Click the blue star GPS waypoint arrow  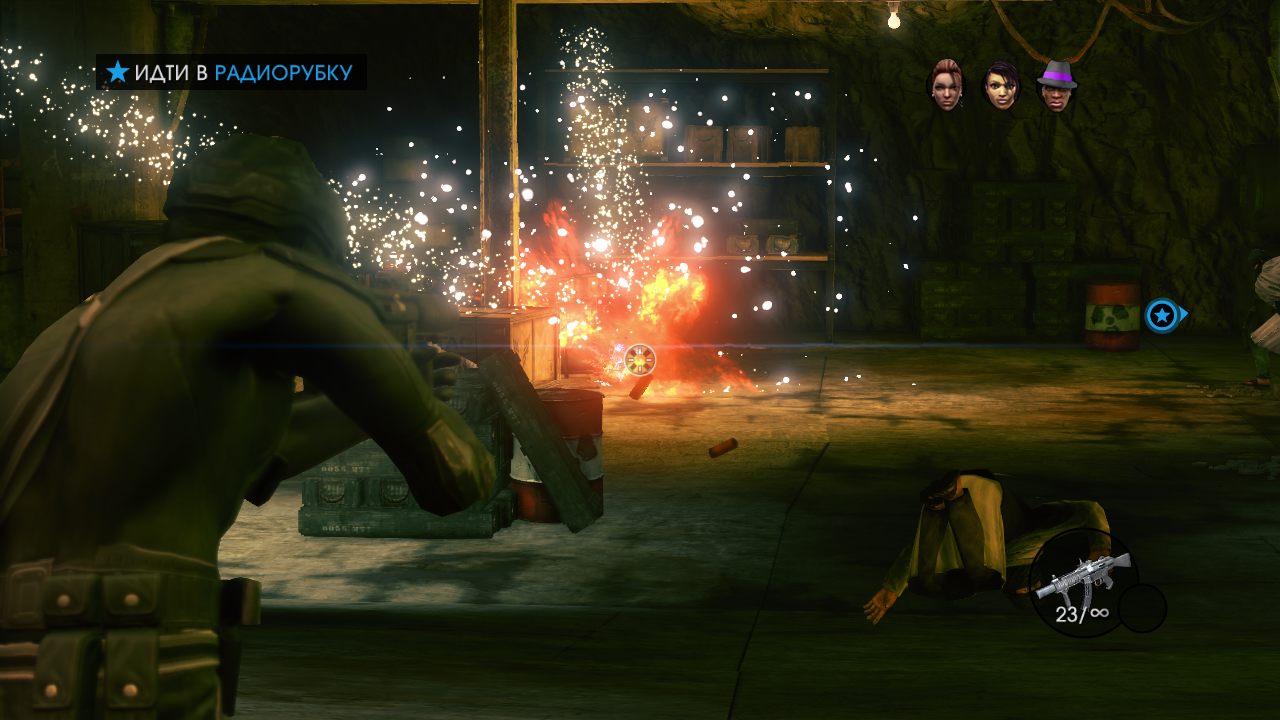(x=1163, y=317)
